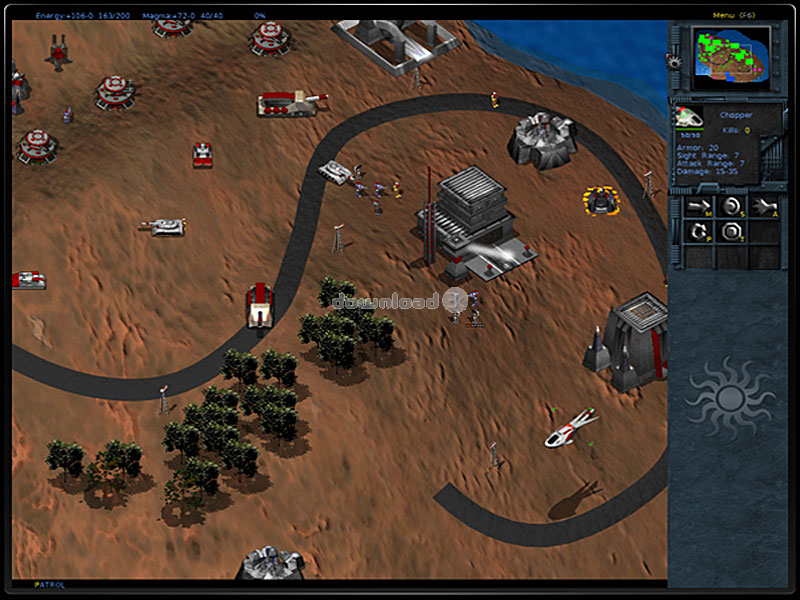This screenshot has width=800, height=600.
Task: Click the octagon-shaped command icon
Action: pos(732,233)
